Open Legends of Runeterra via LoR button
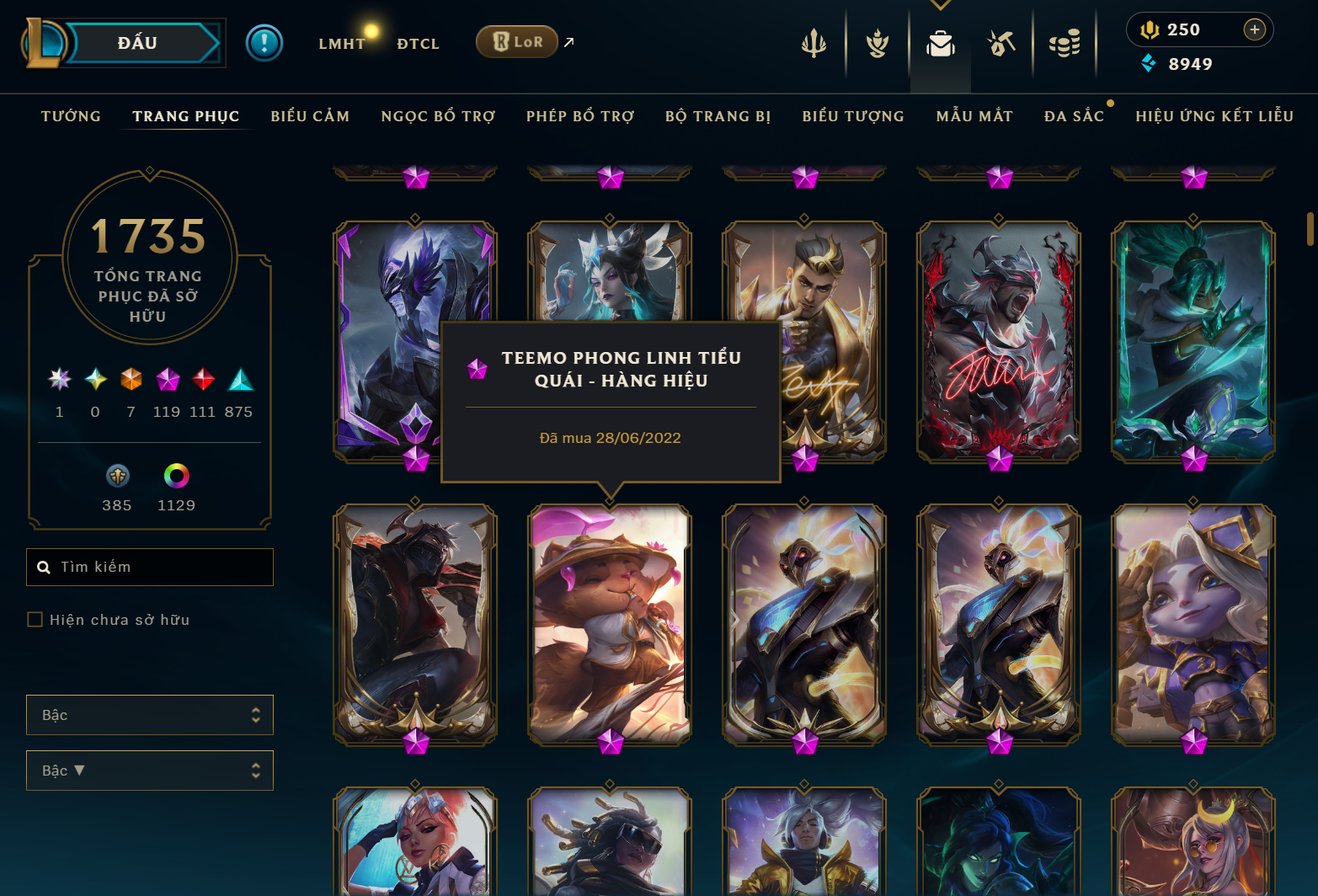This screenshot has height=896, width=1318. tap(516, 40)
